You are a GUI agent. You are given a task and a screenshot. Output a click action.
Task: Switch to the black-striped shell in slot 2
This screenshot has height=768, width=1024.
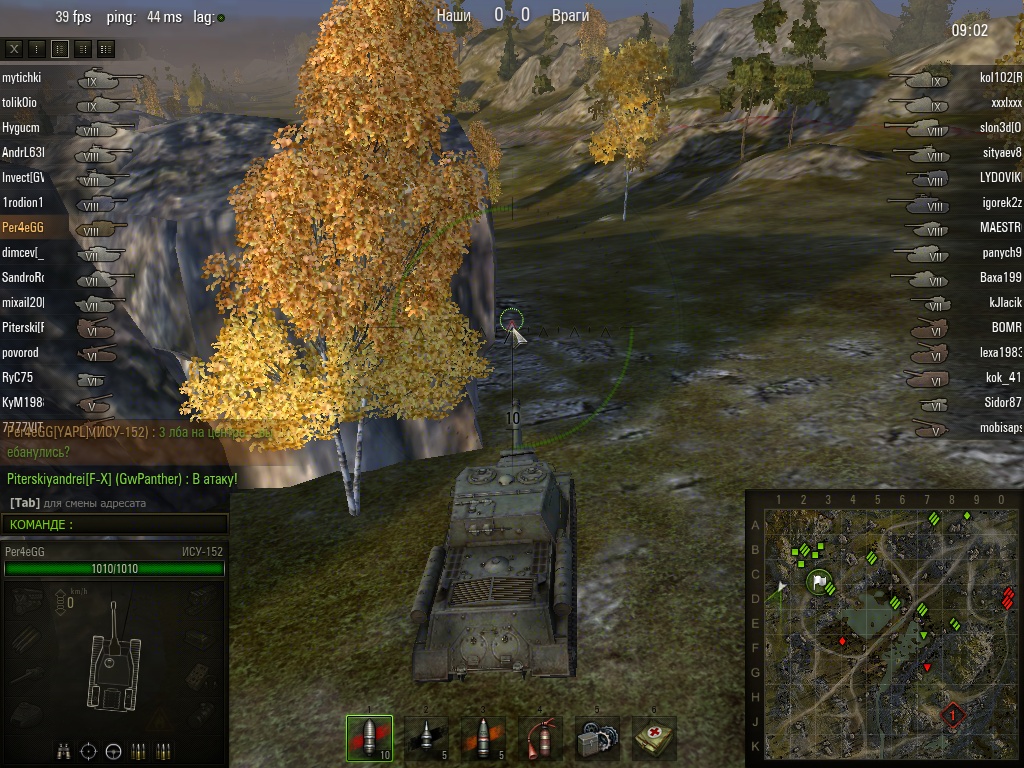[426, 739]
